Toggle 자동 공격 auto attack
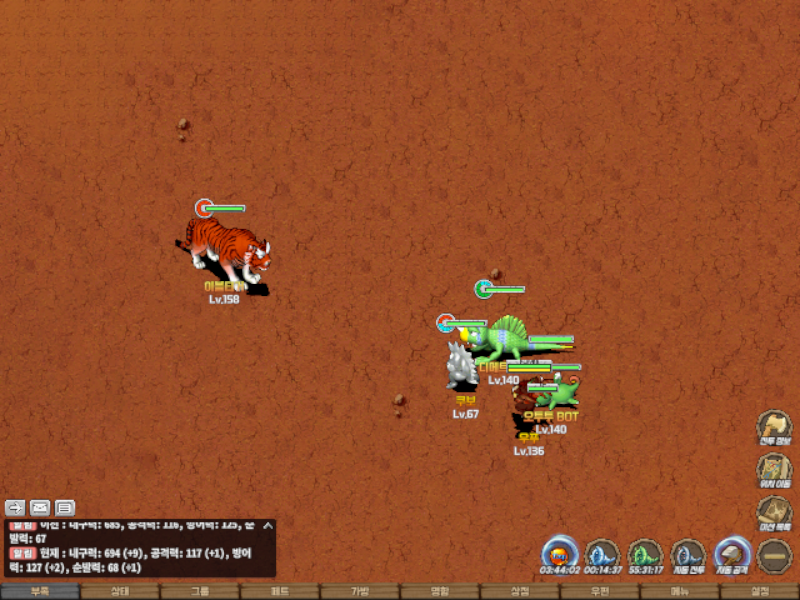Screen dimensions: 800x600 pyautogui.click(x=732, y=555)
